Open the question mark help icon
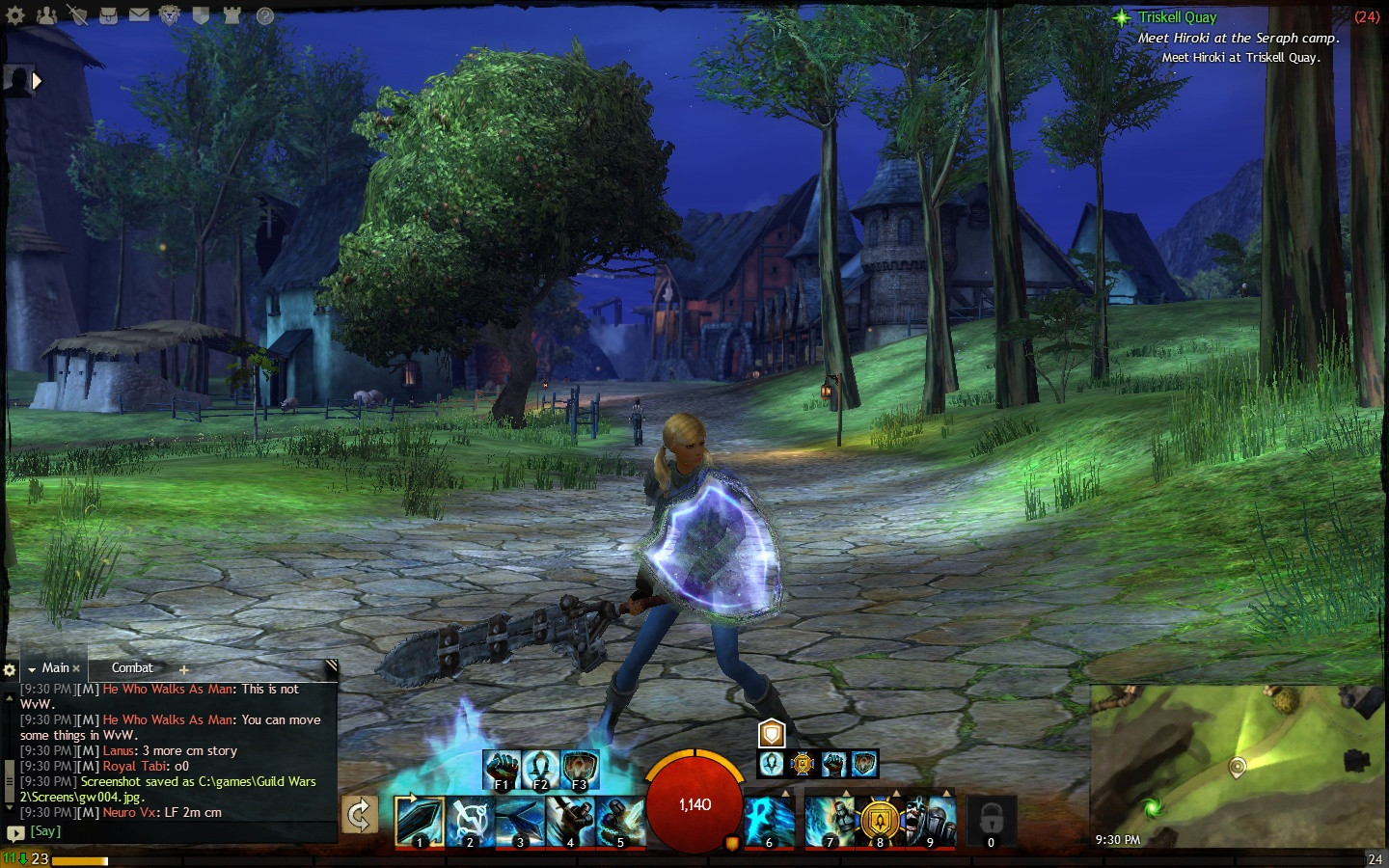Screen dimensions: 1389x868 [264, 15]
